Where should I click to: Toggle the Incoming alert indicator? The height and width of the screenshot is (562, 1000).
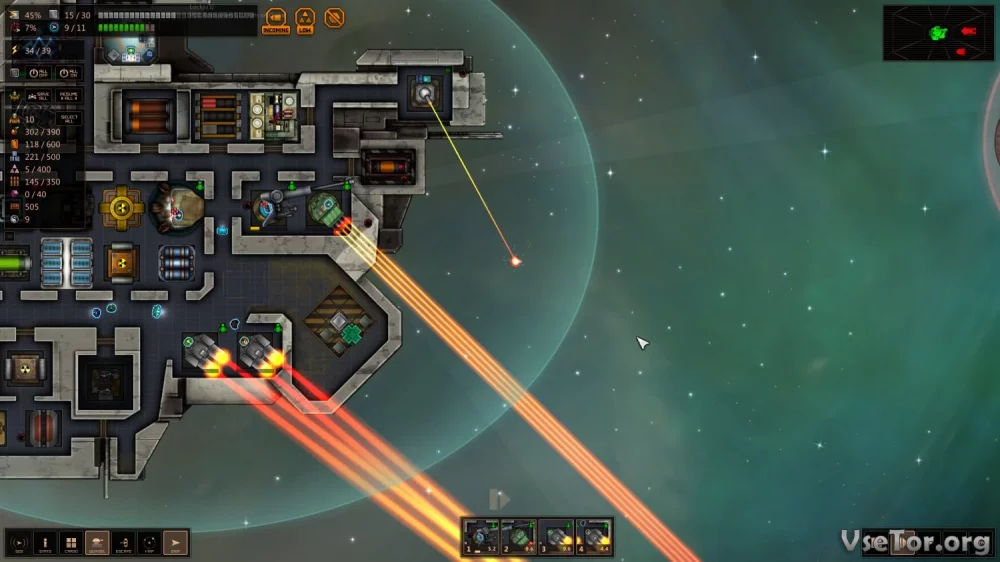click(275, 19)
